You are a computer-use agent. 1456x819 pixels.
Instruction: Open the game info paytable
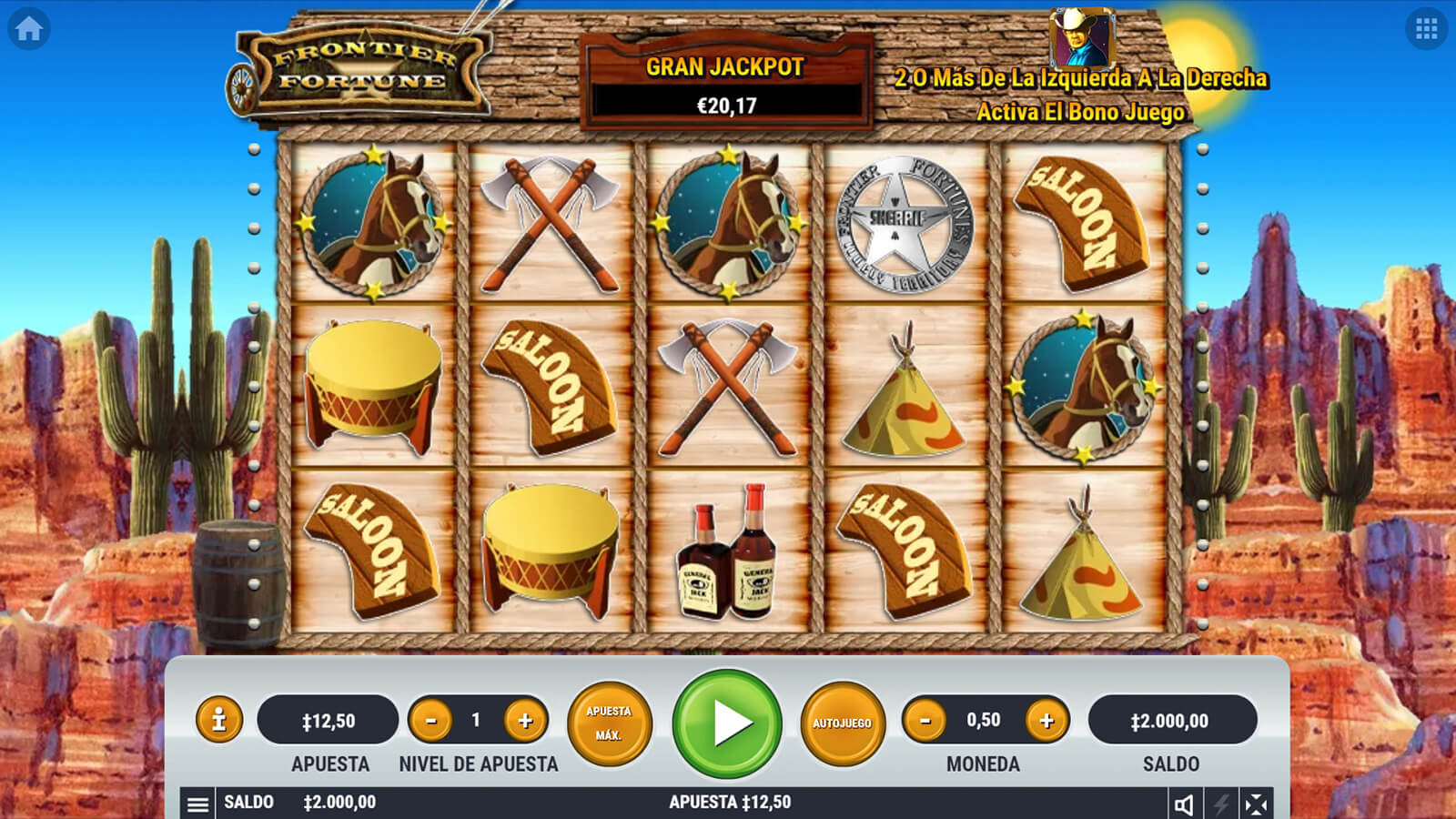click(x=218, y=721)
